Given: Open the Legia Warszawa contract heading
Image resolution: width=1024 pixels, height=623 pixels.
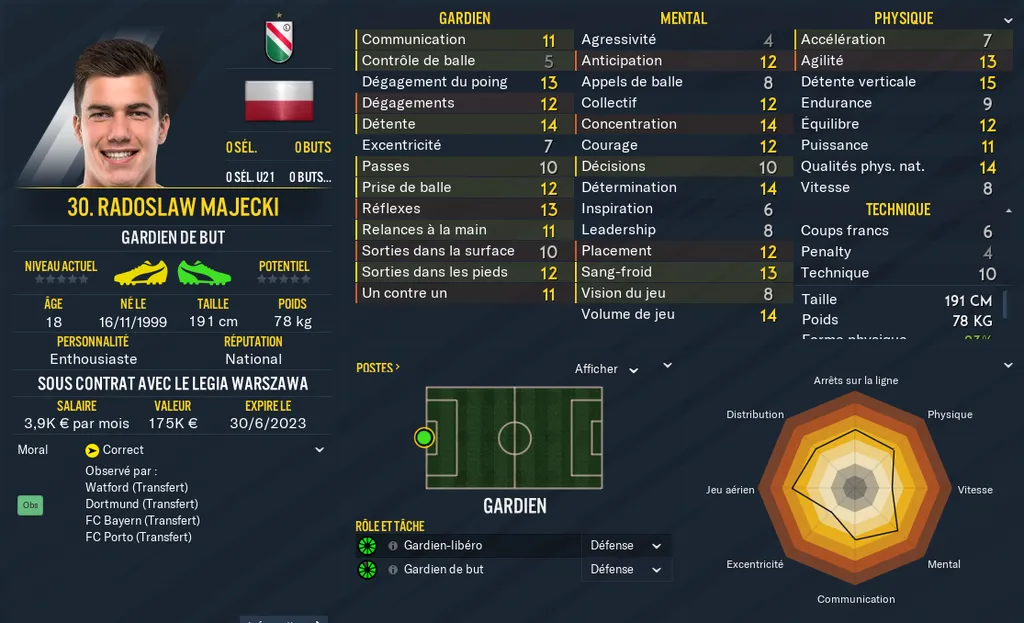Looking at the screenshot, I should tap(173, 384).
